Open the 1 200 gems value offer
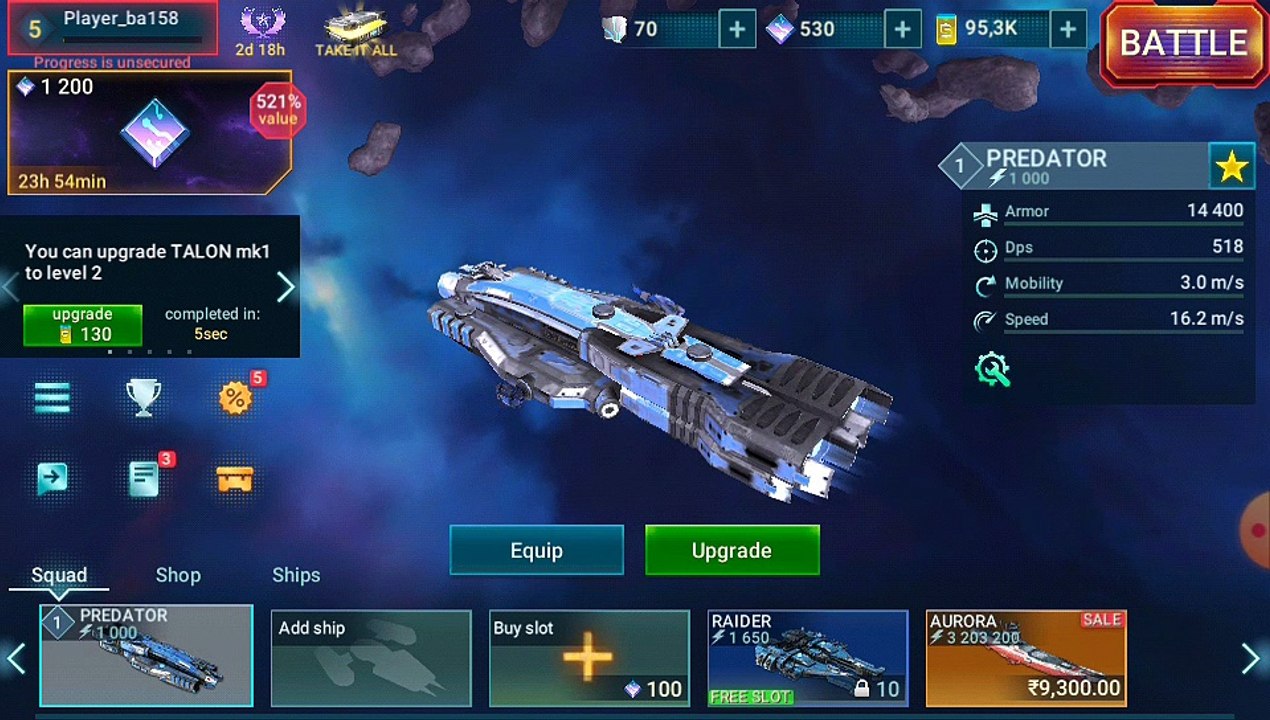This screenshot has width=1270, height=720. (x=150, y=132)
